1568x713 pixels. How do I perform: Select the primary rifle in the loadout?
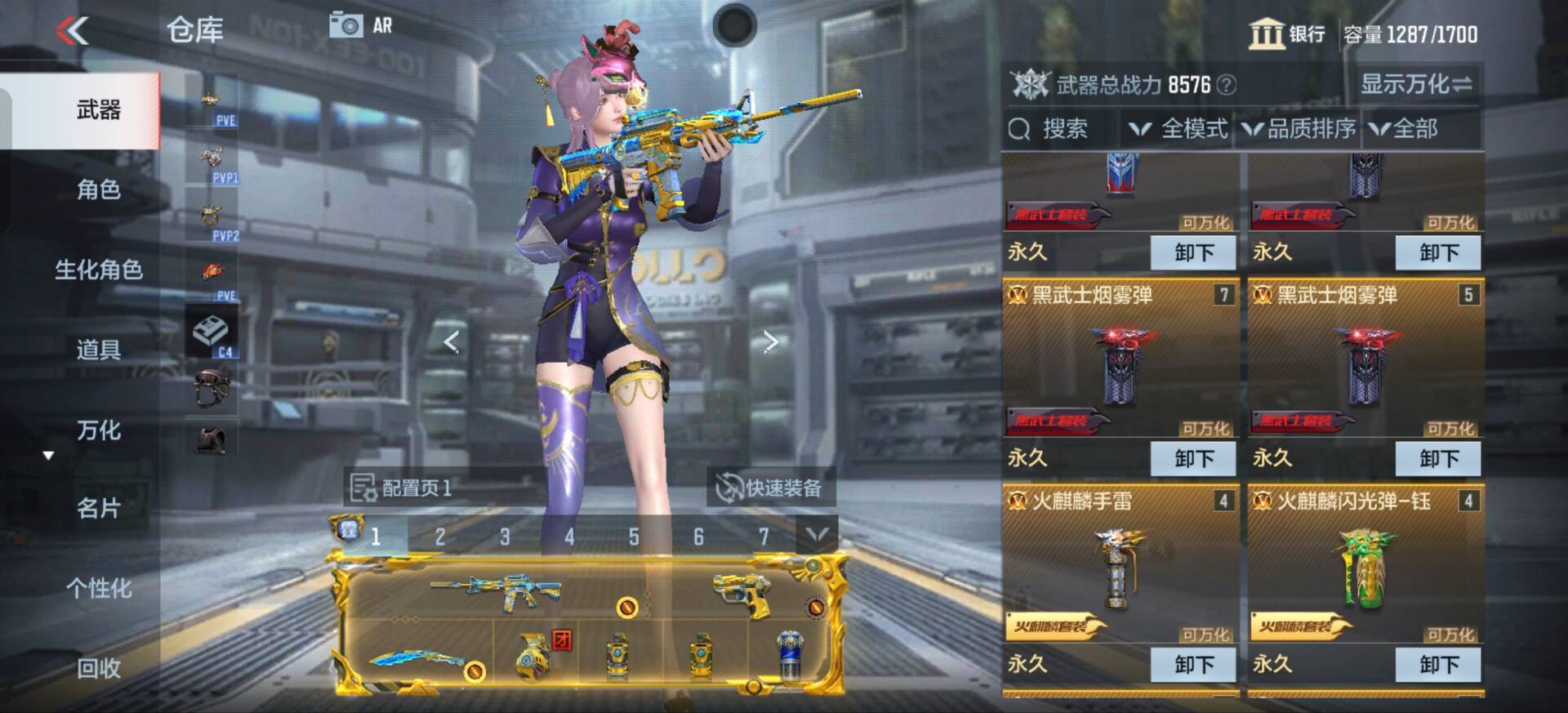[496, 590]
